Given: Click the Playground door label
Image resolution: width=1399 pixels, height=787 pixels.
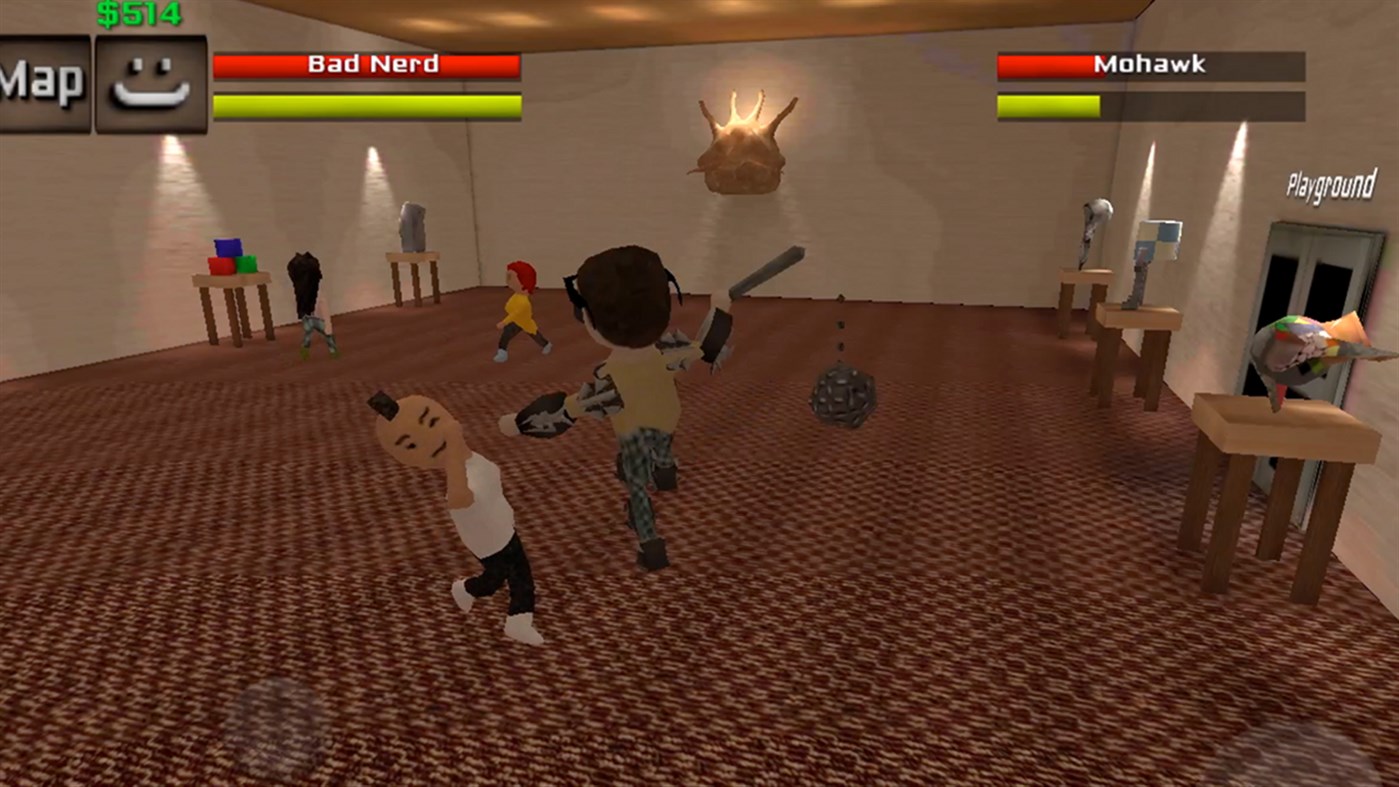Looking at the screenshot, I should 1330,184.
